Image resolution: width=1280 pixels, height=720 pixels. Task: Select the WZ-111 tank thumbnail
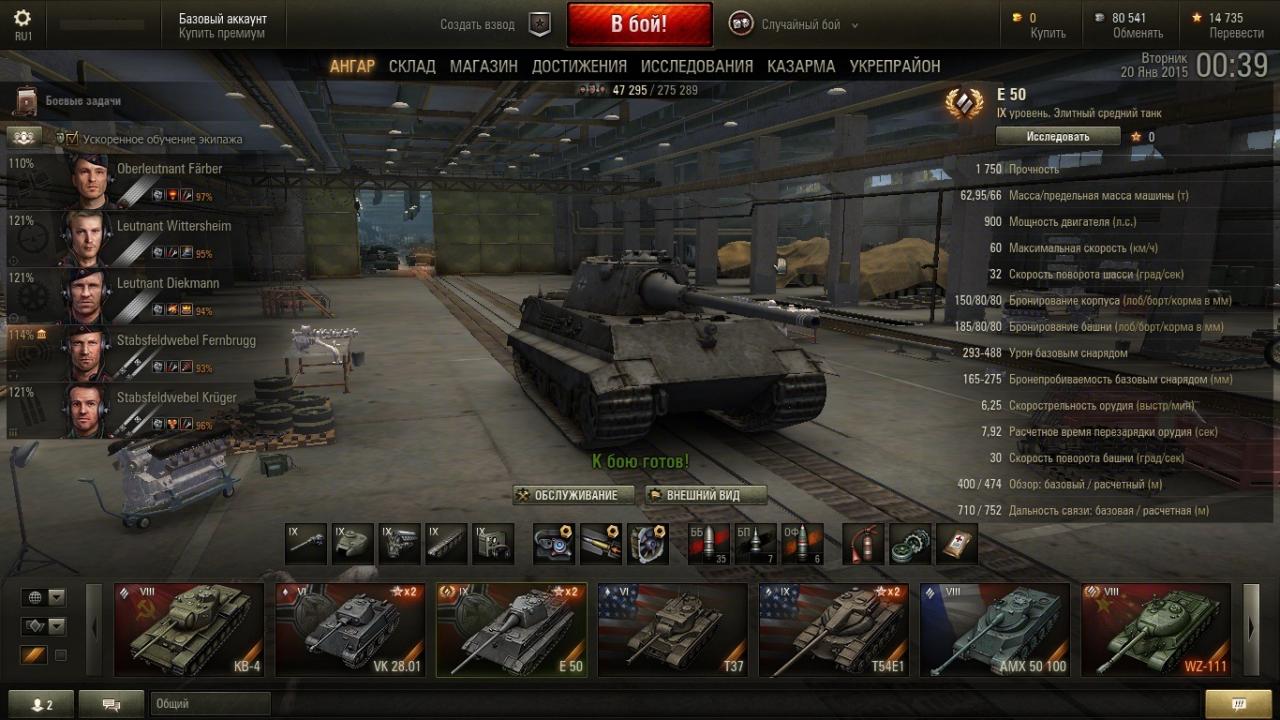click(1155, 630)
